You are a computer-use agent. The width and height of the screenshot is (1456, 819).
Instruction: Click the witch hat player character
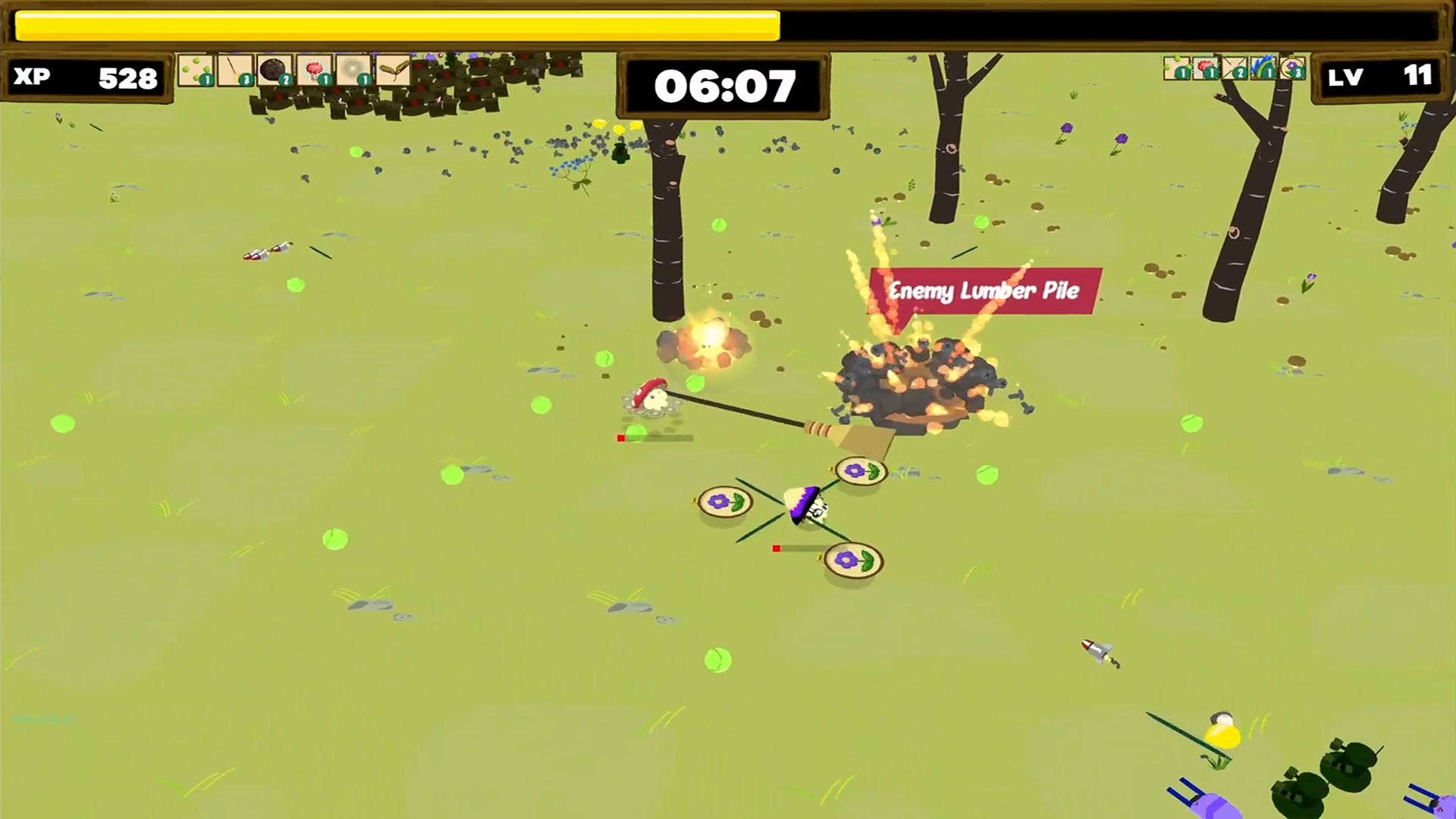coord(808,507)
